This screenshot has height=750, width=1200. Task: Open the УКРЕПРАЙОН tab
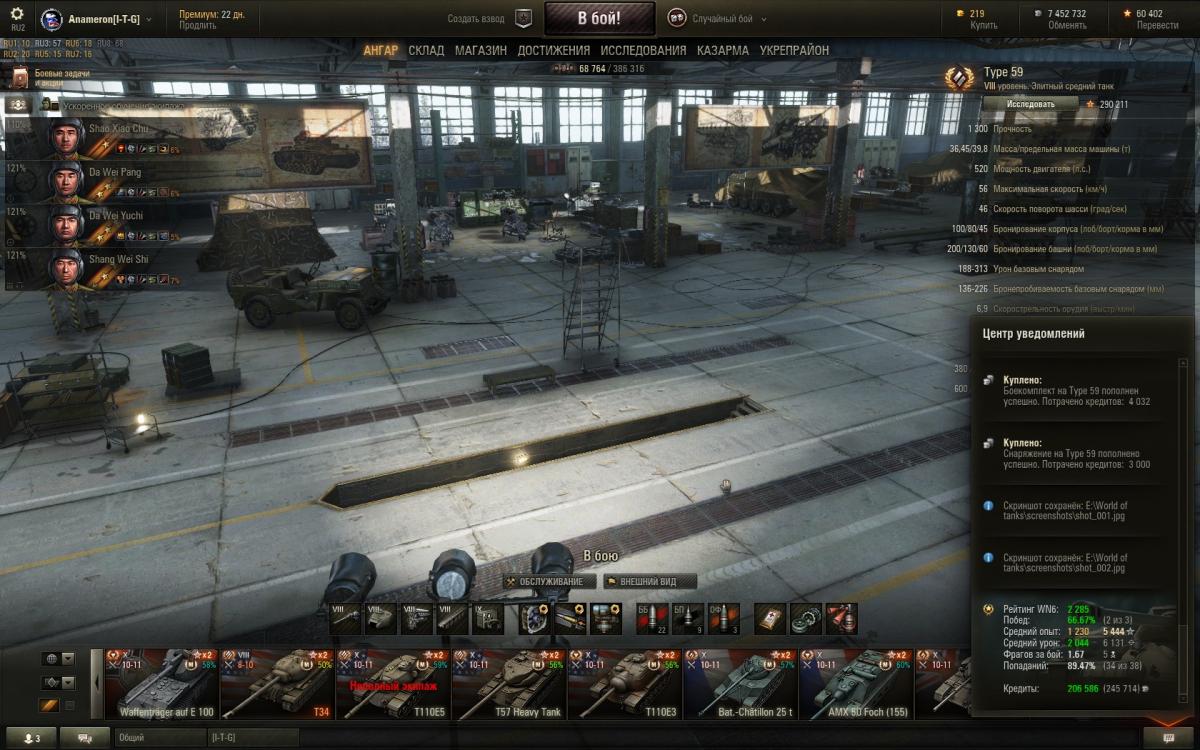794,50
